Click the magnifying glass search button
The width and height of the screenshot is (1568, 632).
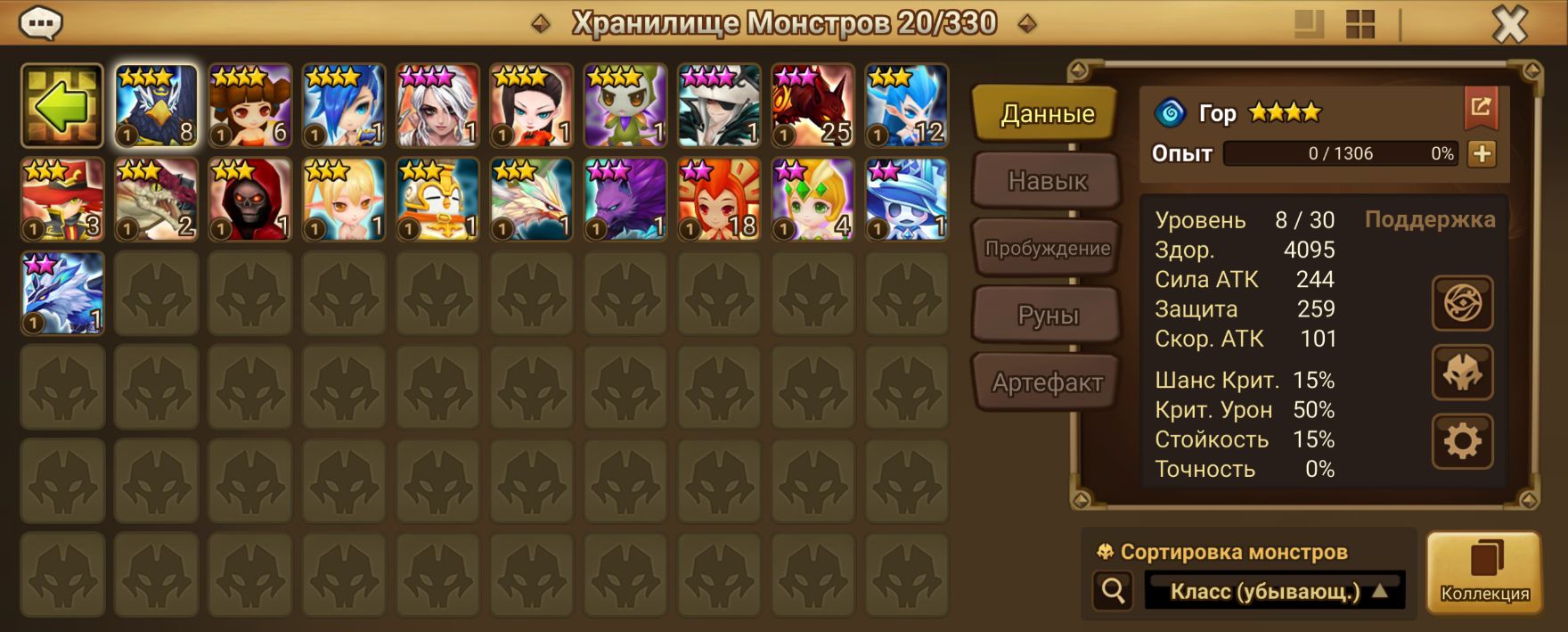click(1113, 590)
